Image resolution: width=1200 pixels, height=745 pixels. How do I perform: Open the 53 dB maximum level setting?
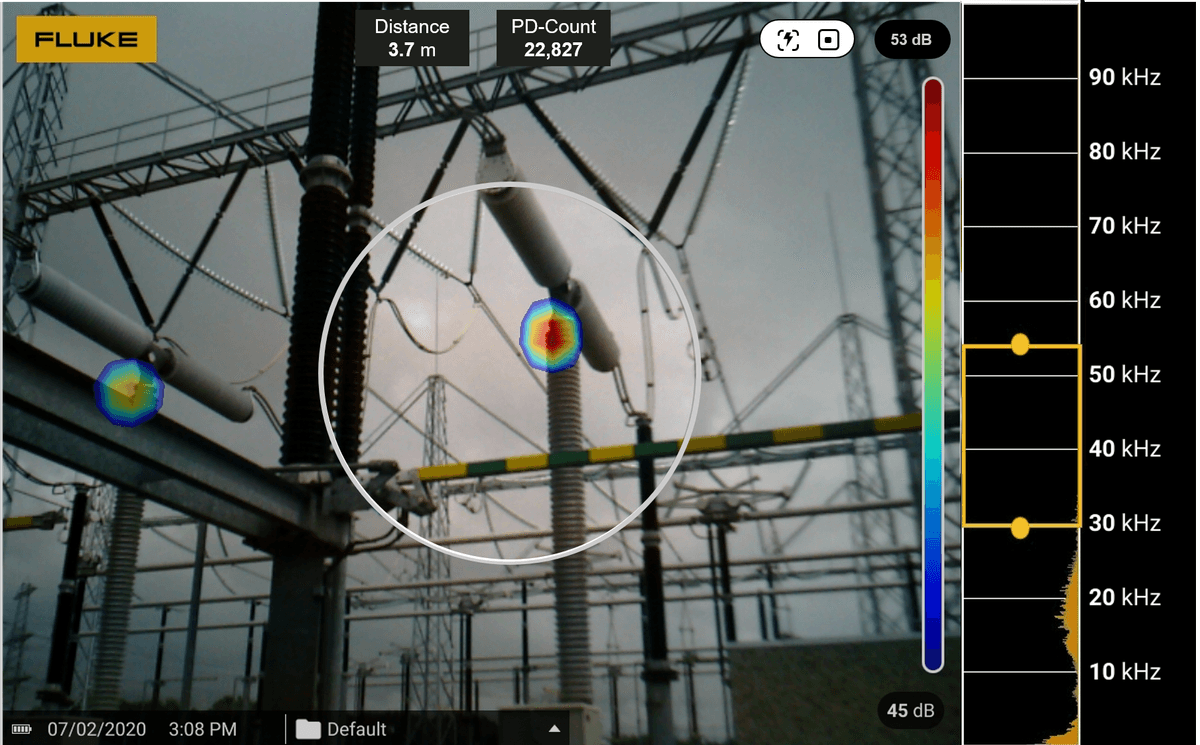(911, 40)
